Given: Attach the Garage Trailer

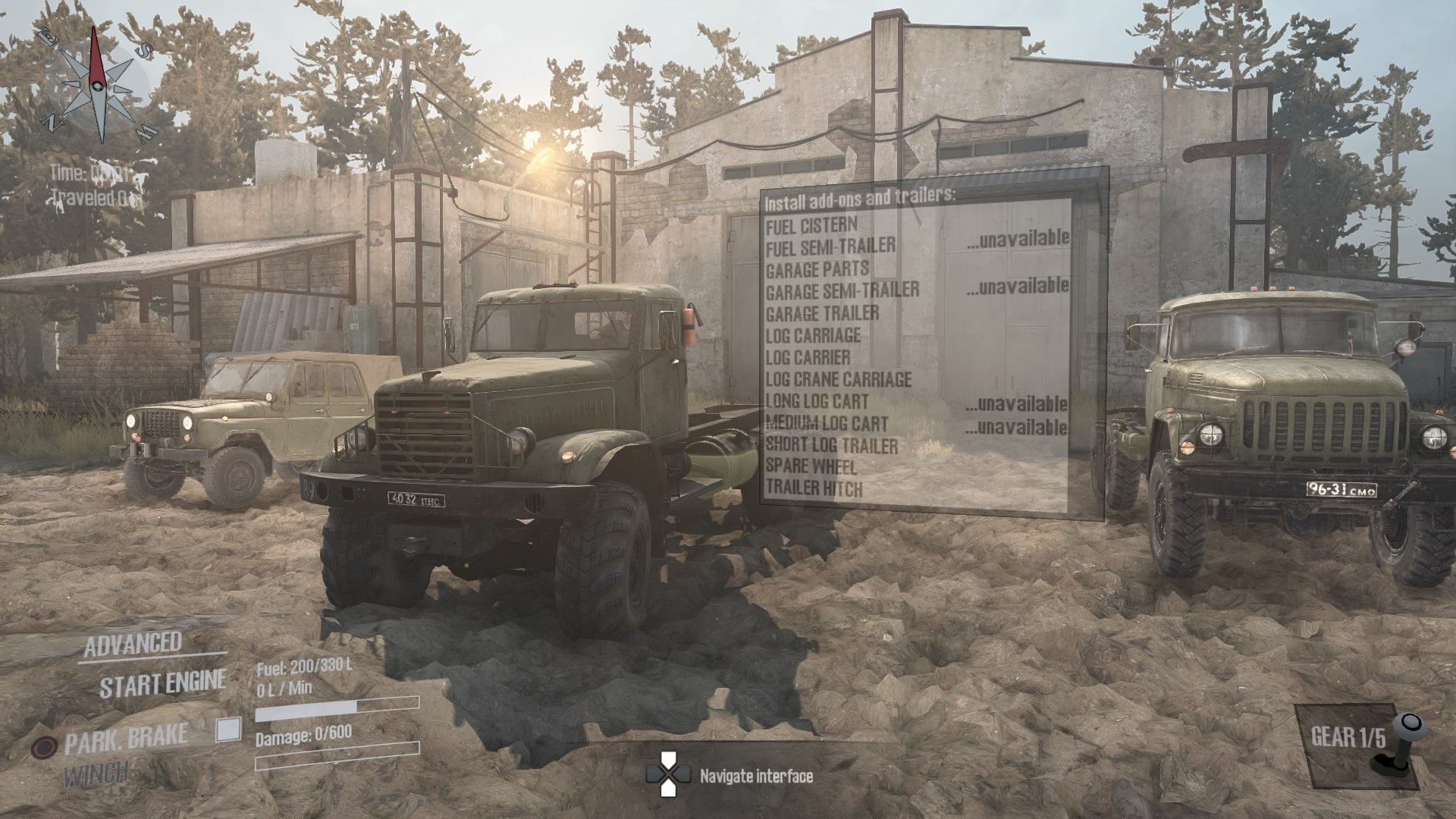Looking at the screenshot, I should (823, 312).
